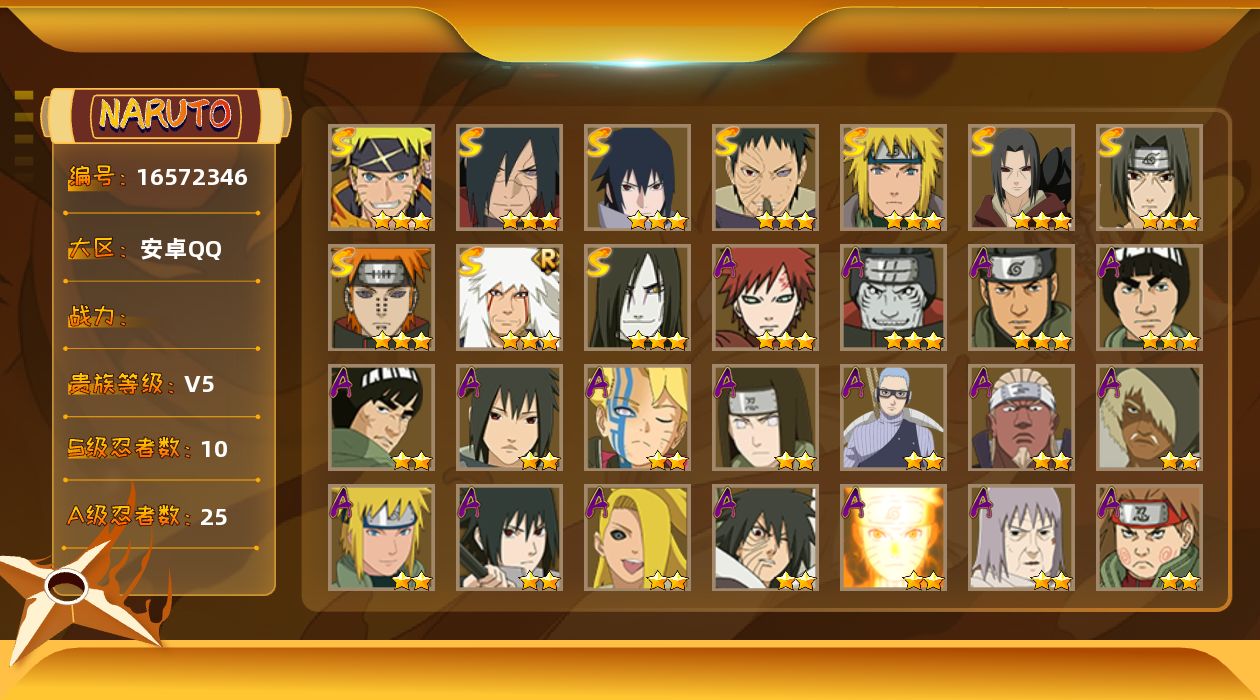Select the bearded Asuma character tile
The width and height of the screenshot is (1260, 700).
tap(1021, 297)
